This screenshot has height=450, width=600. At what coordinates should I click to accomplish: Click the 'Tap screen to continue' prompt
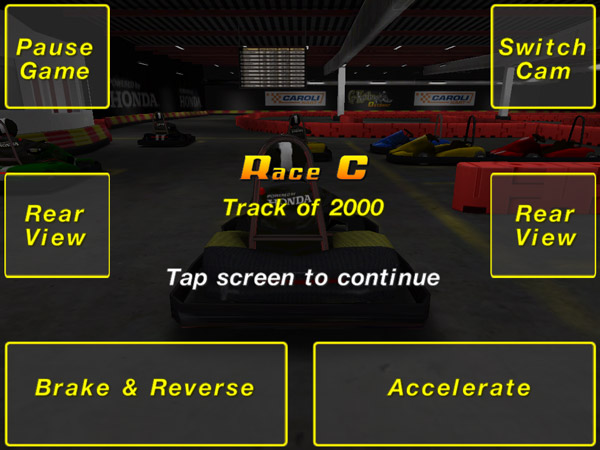pyautogui.click(x=303, y=277)
